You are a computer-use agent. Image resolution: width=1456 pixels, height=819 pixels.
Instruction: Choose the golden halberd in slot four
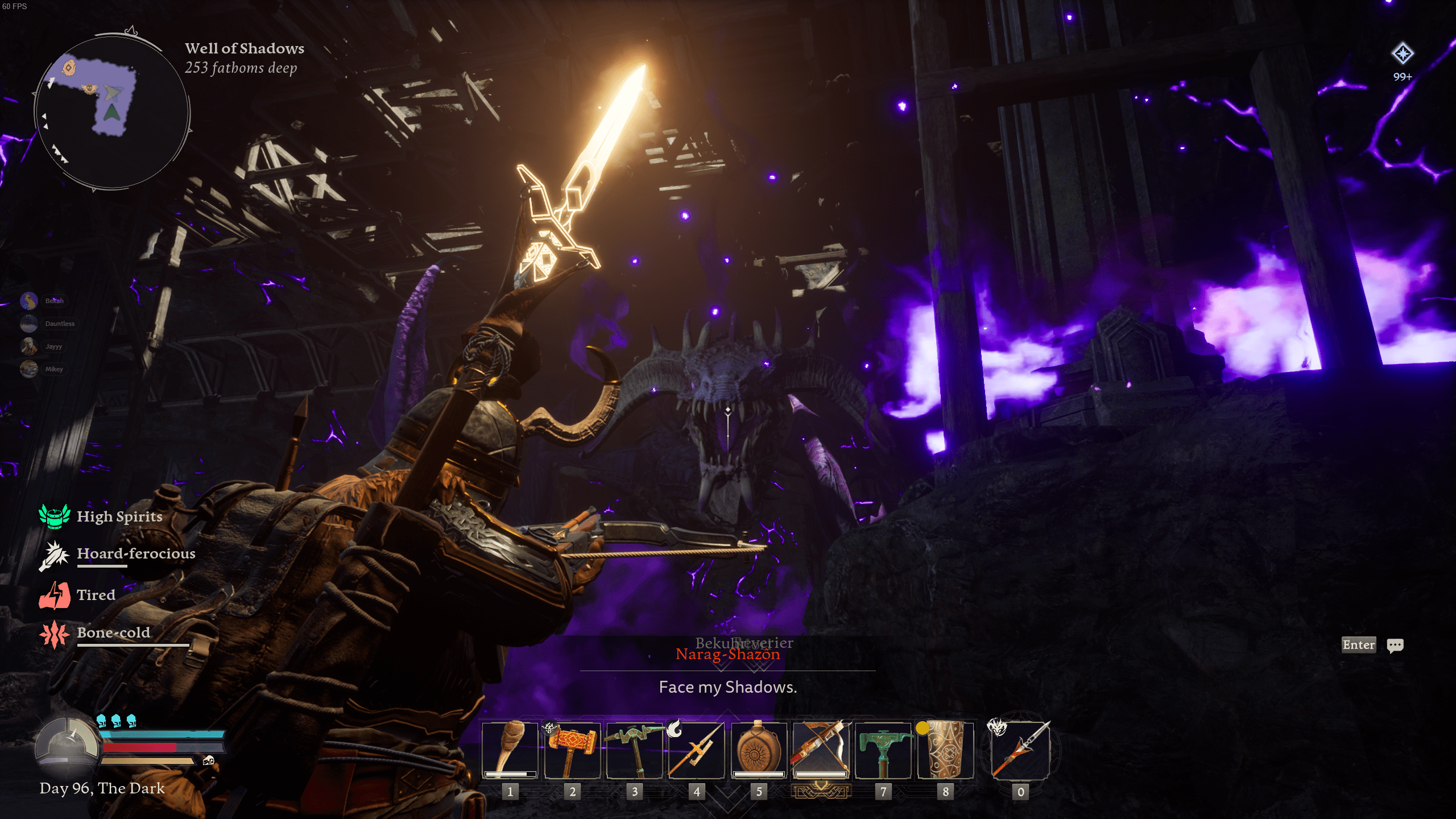click(x=696, y=750)
